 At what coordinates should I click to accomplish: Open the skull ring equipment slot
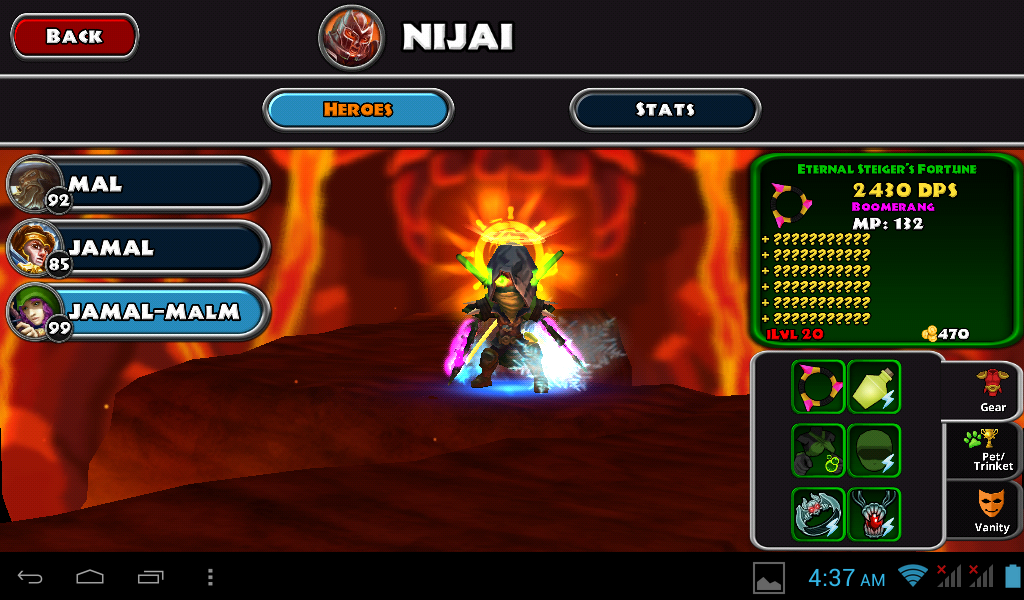pos(818,514)
